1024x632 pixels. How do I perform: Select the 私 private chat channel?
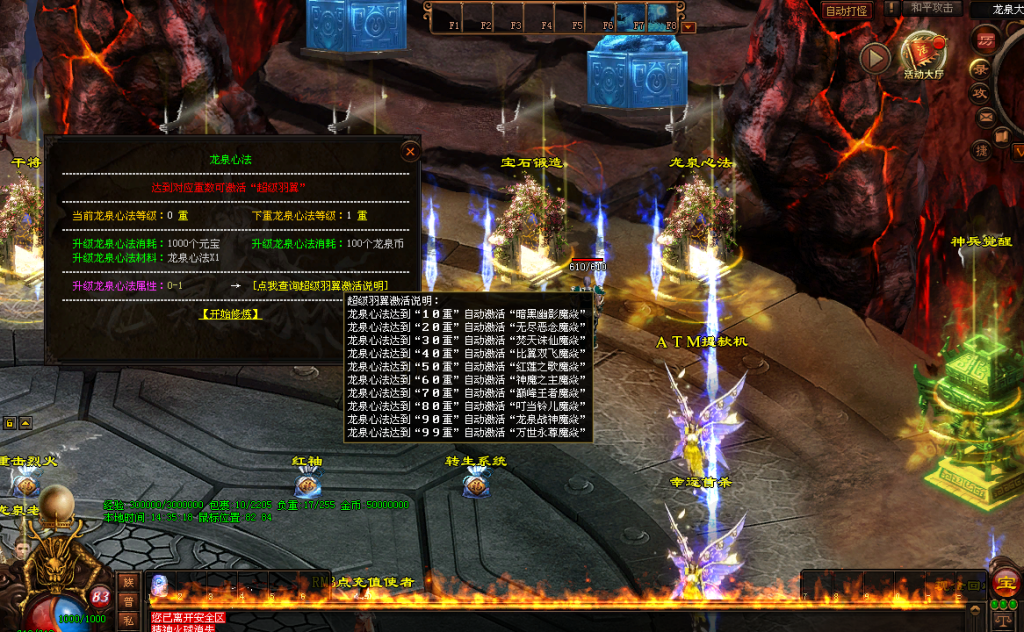[x=128, y=620]
